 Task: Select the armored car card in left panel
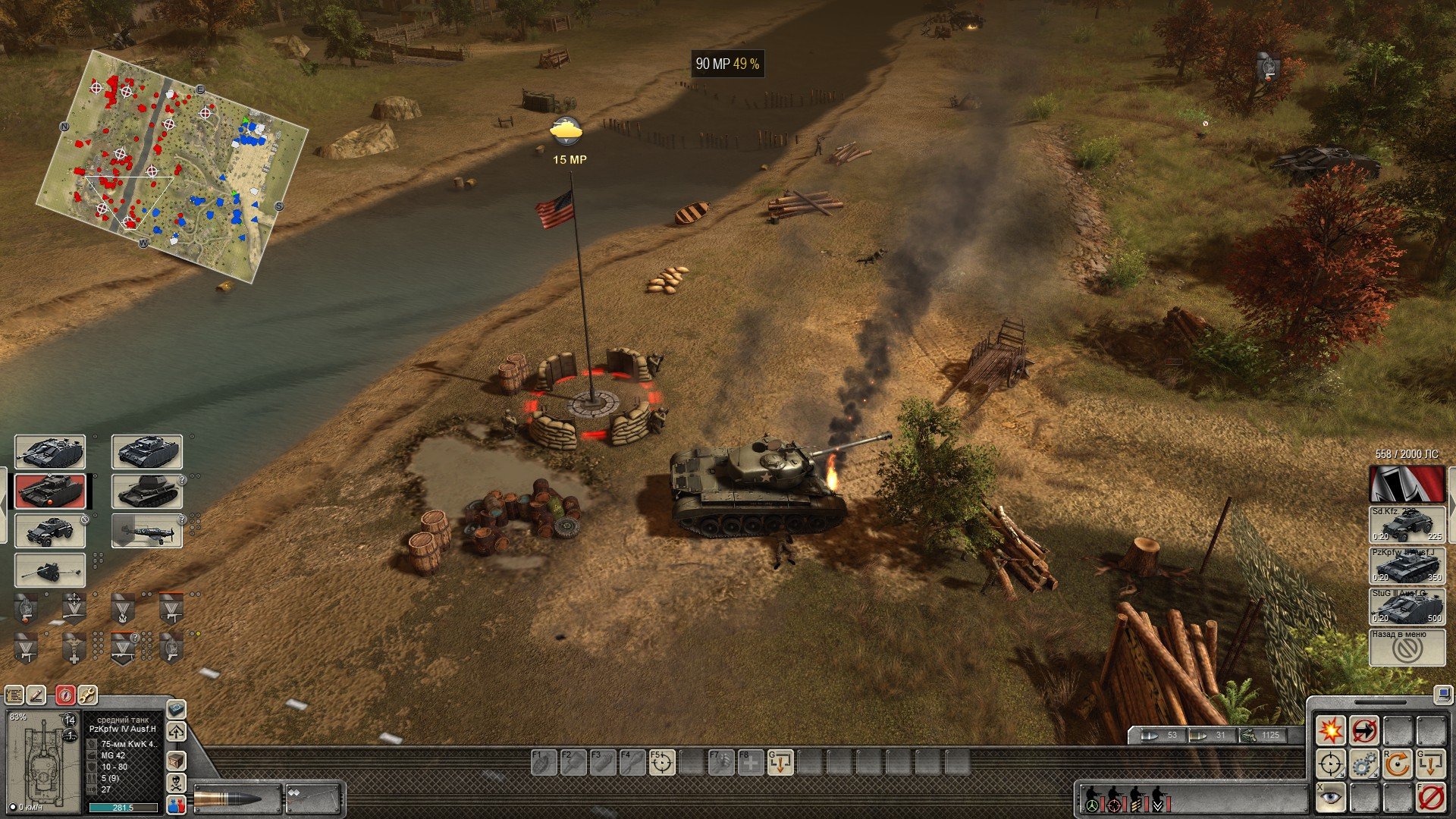[50, 530]
